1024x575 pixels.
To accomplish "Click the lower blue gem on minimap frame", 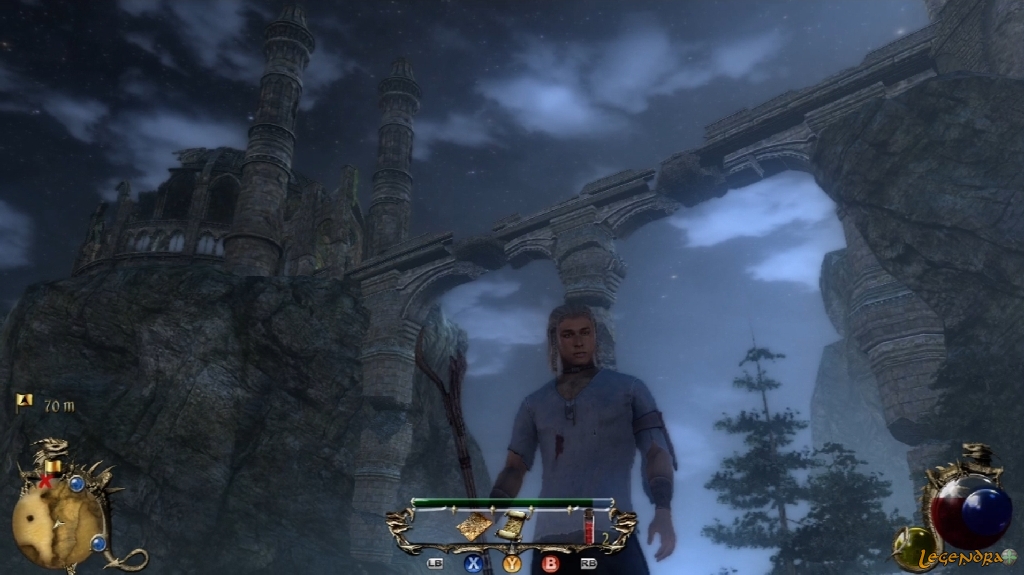I will [98, 543].
